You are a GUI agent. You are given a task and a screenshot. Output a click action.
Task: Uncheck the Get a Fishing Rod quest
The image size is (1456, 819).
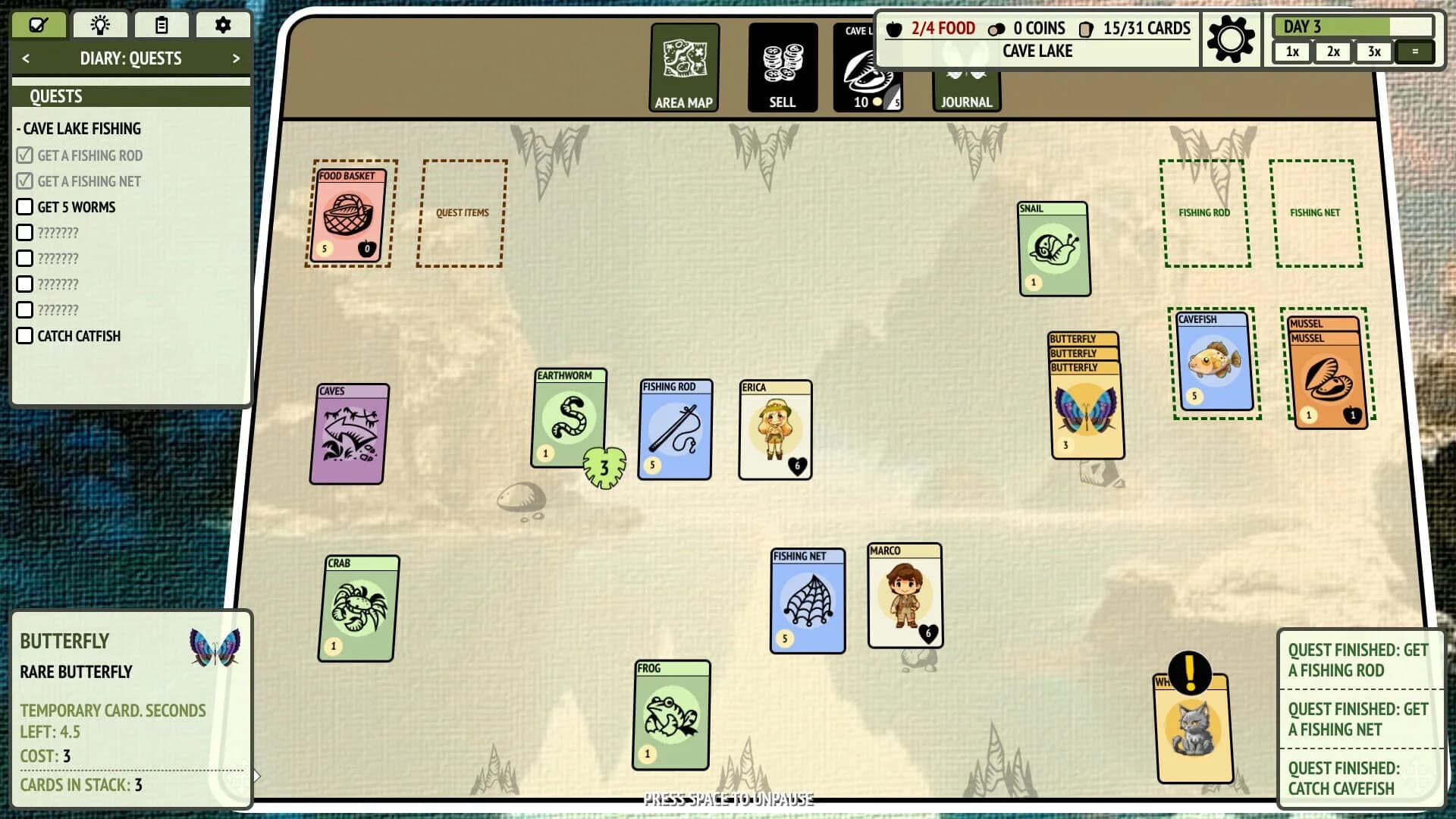click(25, 155)
